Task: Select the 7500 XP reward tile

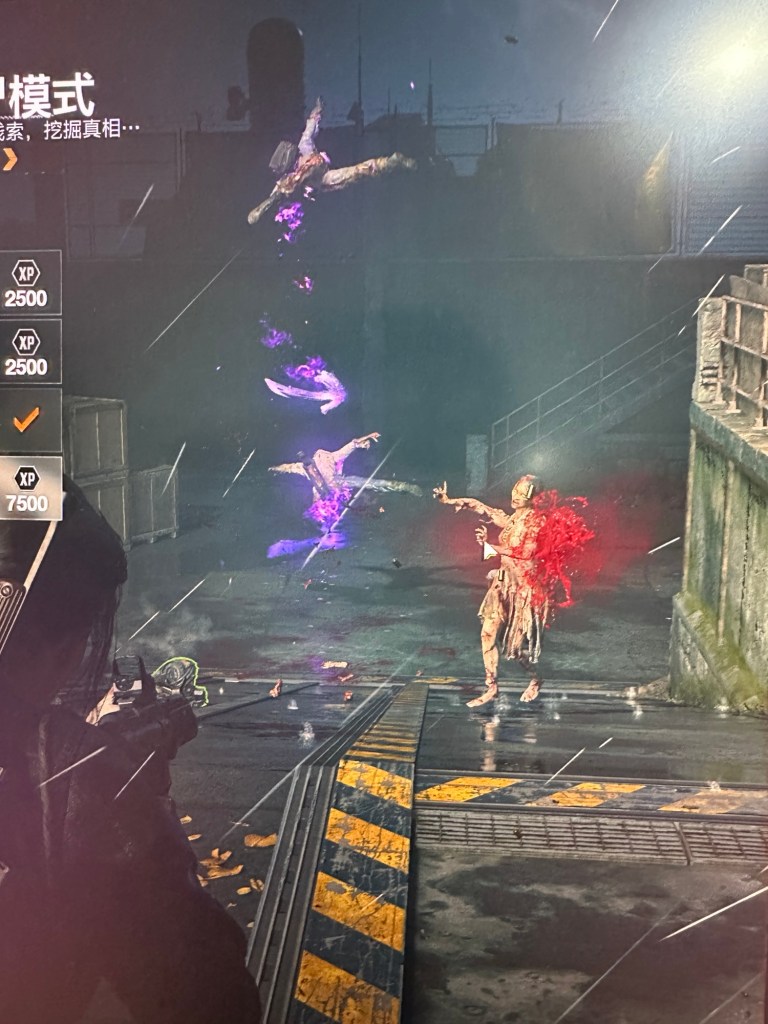Action: coord(27,488)
